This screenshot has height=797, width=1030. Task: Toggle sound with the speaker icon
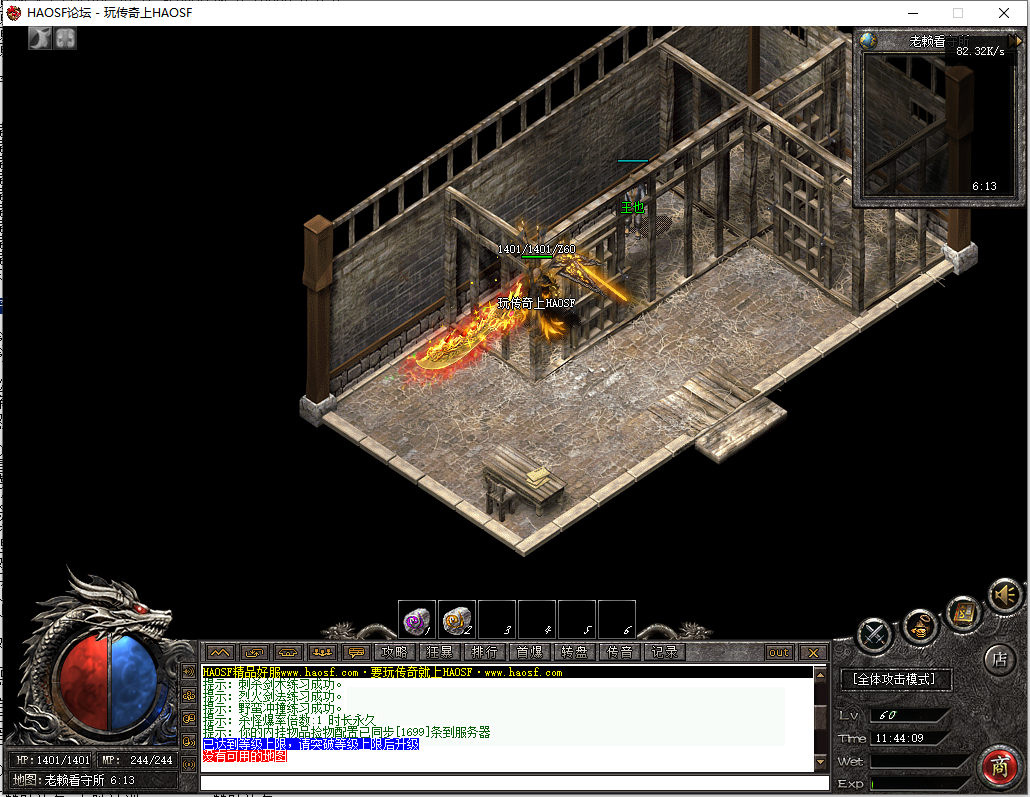click(1004, 595)
